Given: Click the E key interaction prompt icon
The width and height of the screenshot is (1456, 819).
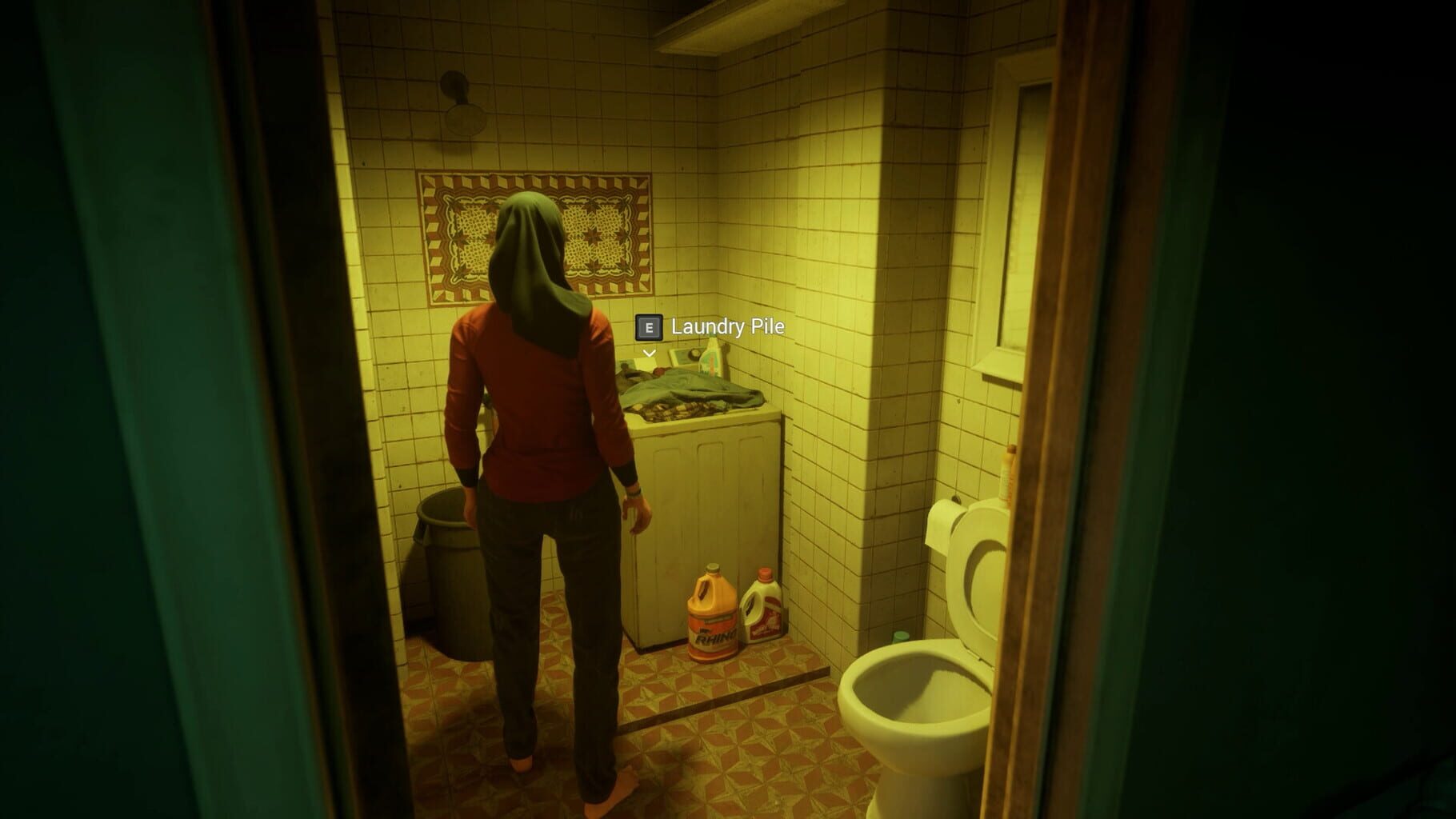Looking at the screenshot, I should (x=648, y=327).
